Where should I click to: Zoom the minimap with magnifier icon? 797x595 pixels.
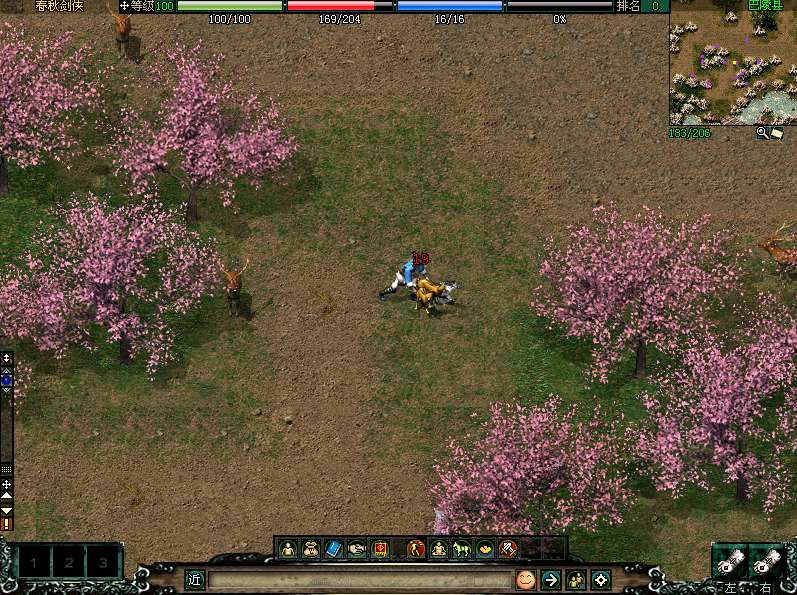tap(762, 132)
